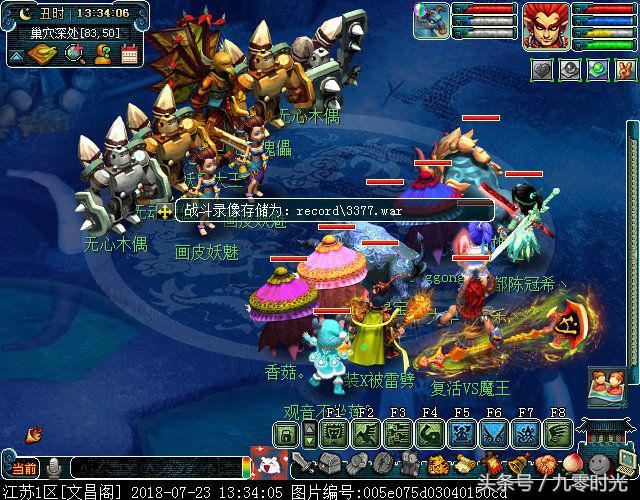Viewport: 640px width, 500px height.
Task: Activate the F4 skill slot
Action: coord(430,434)
